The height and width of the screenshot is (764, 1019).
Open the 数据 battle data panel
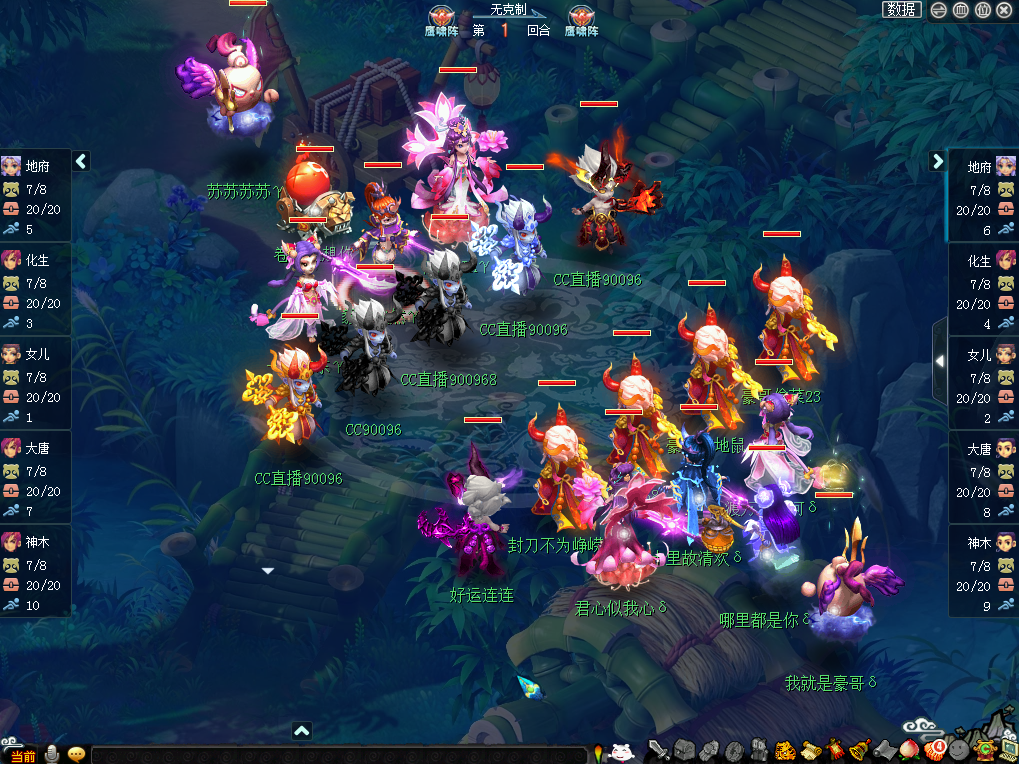tap(901, 10)
